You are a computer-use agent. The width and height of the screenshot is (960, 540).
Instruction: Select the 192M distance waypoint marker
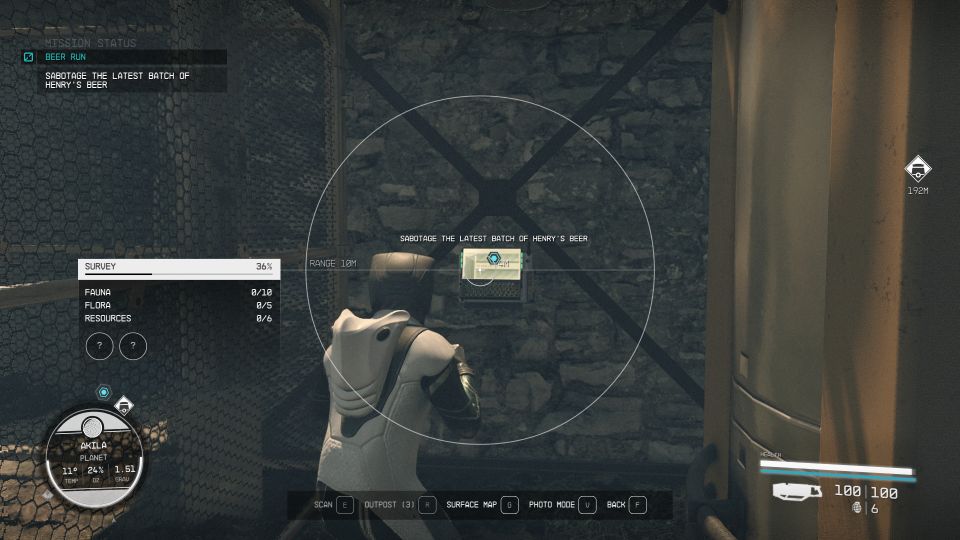point(917,169)
